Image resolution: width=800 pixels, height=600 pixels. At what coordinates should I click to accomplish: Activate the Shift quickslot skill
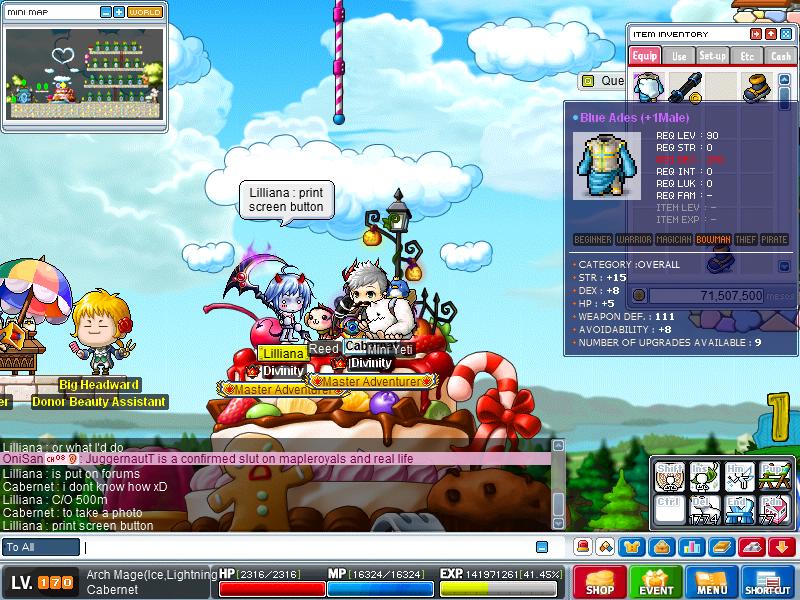click(669, 476)
